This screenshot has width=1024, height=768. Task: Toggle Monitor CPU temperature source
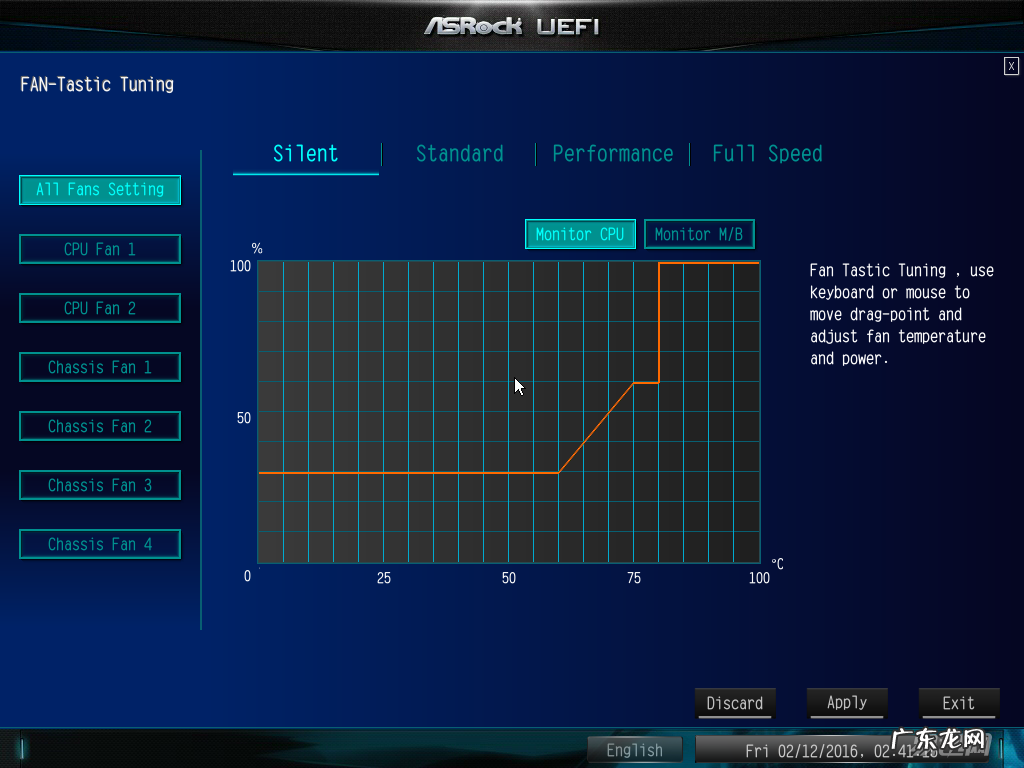pyautogui.click(x=580, y=234)
